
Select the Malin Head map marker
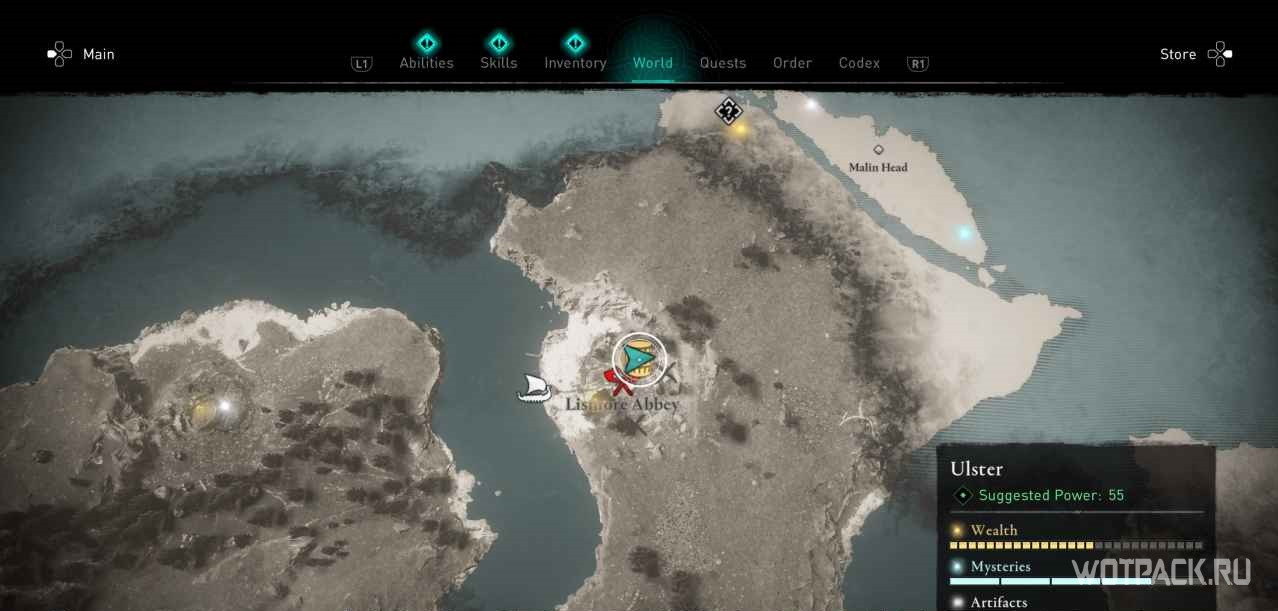[878, 151]
